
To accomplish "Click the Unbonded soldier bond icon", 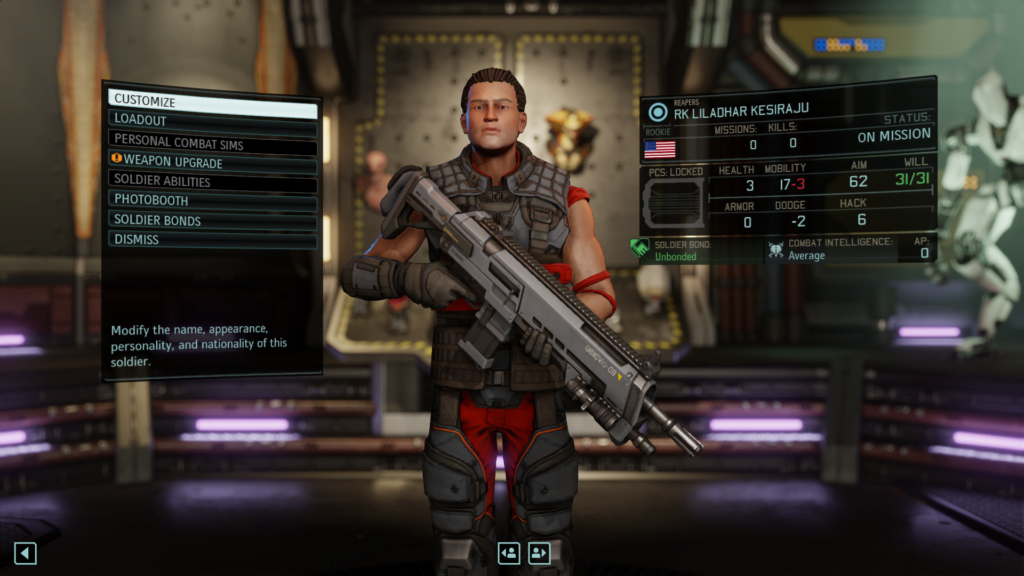I will click(640, 248).
